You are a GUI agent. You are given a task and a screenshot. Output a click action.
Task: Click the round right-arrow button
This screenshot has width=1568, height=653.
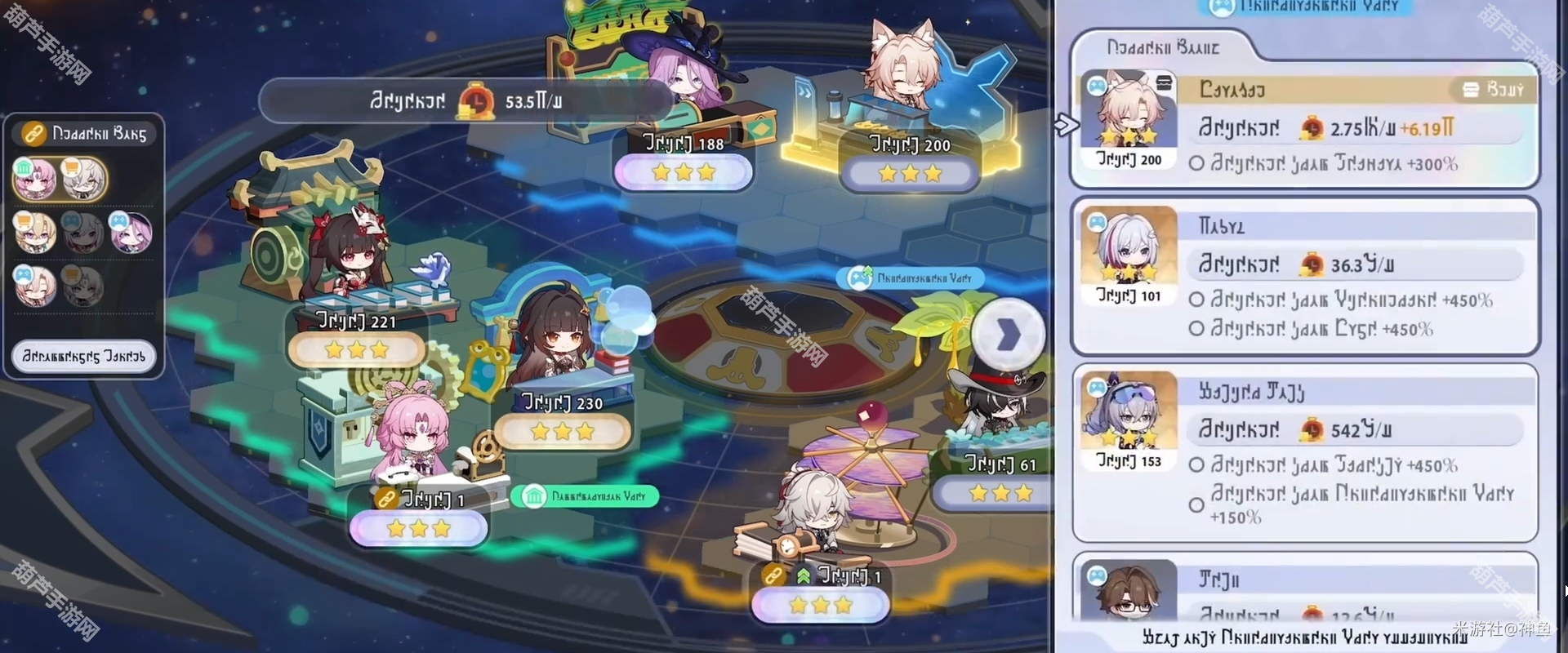tap(1008, 335)
